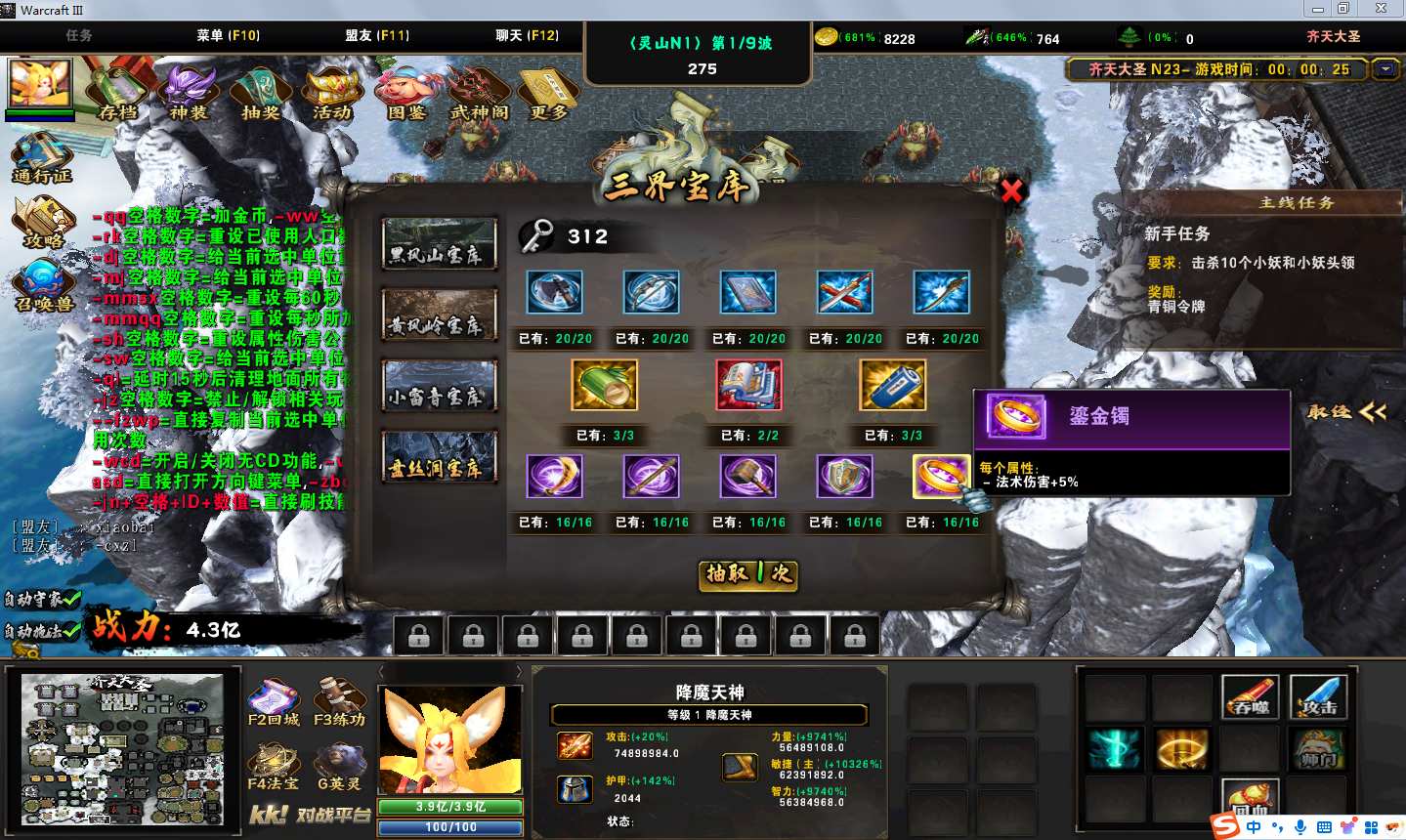This screenshot has width=1406, height=840.
Task: Open the 神装 gear icon
Action: click(189, 93)
